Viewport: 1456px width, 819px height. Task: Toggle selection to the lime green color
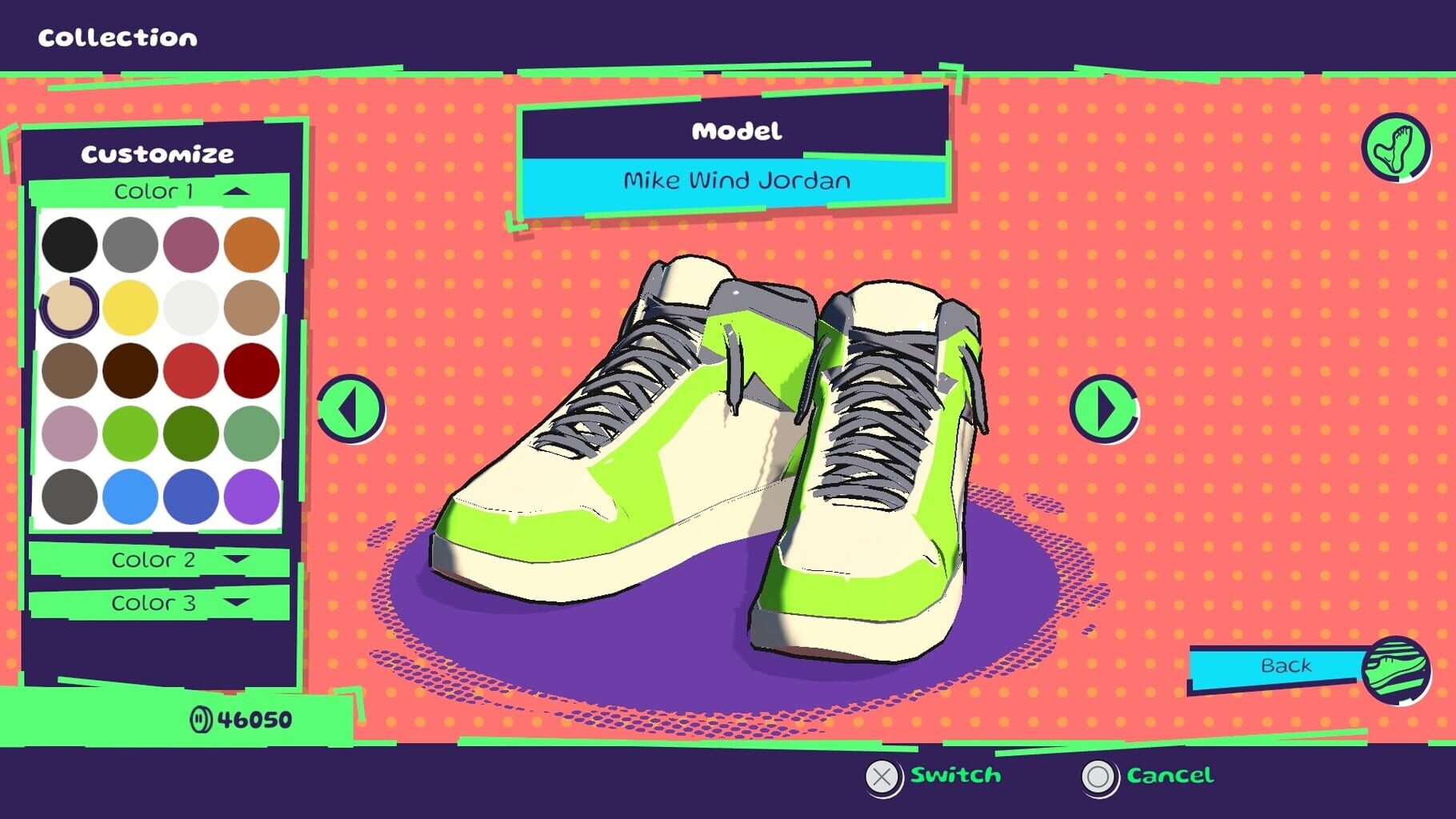click(x=130, y=433)
